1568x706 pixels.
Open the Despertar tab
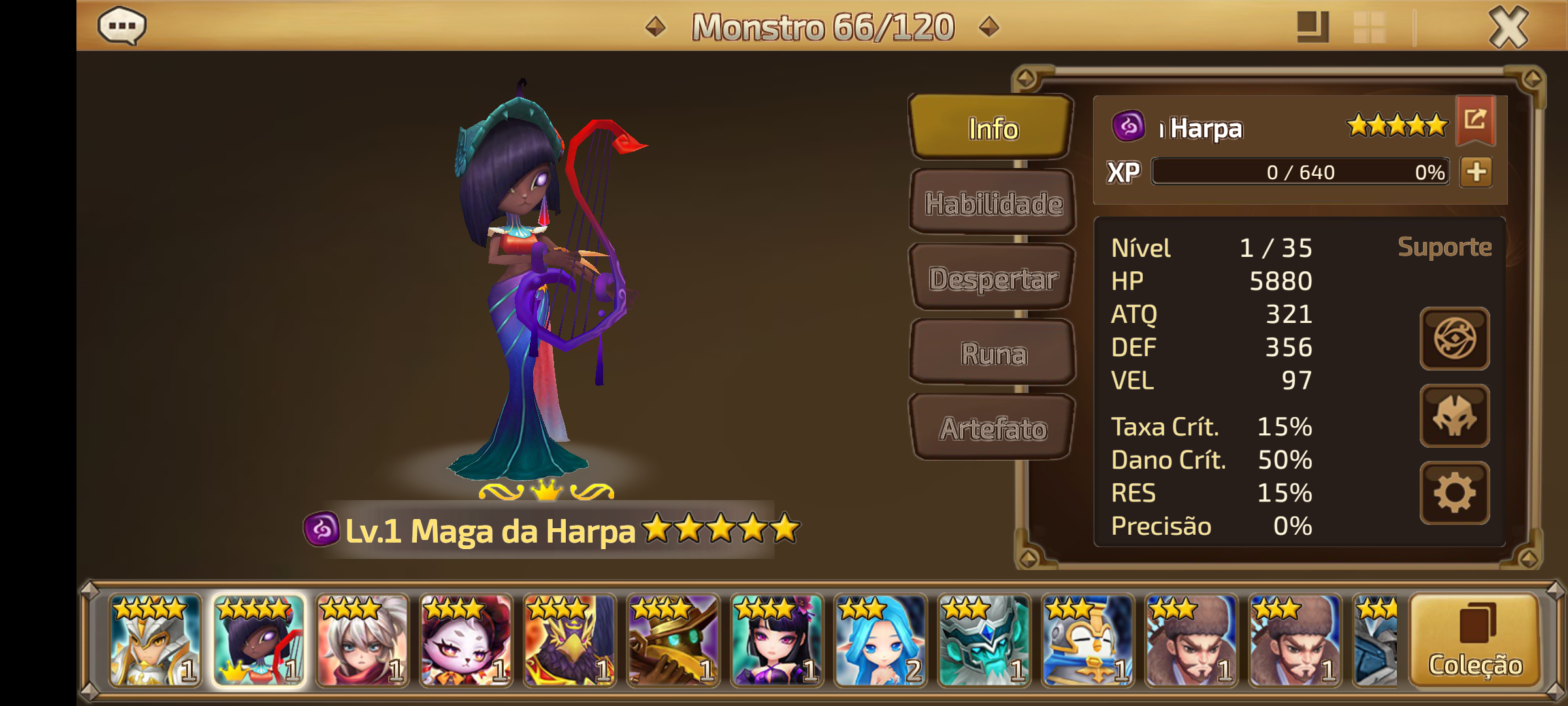[993, 279]
